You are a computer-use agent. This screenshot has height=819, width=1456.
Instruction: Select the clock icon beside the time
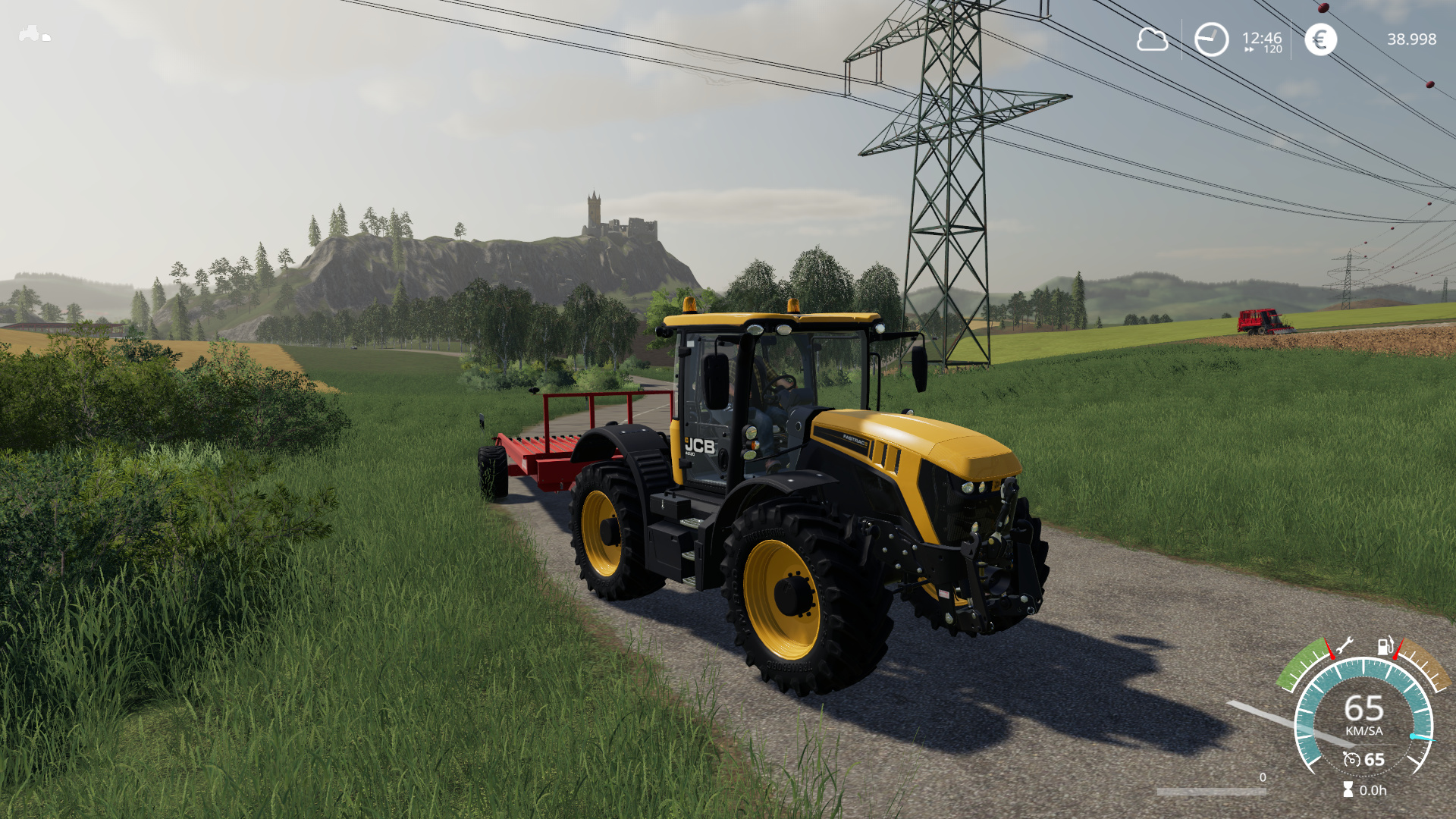[1211, 39]
